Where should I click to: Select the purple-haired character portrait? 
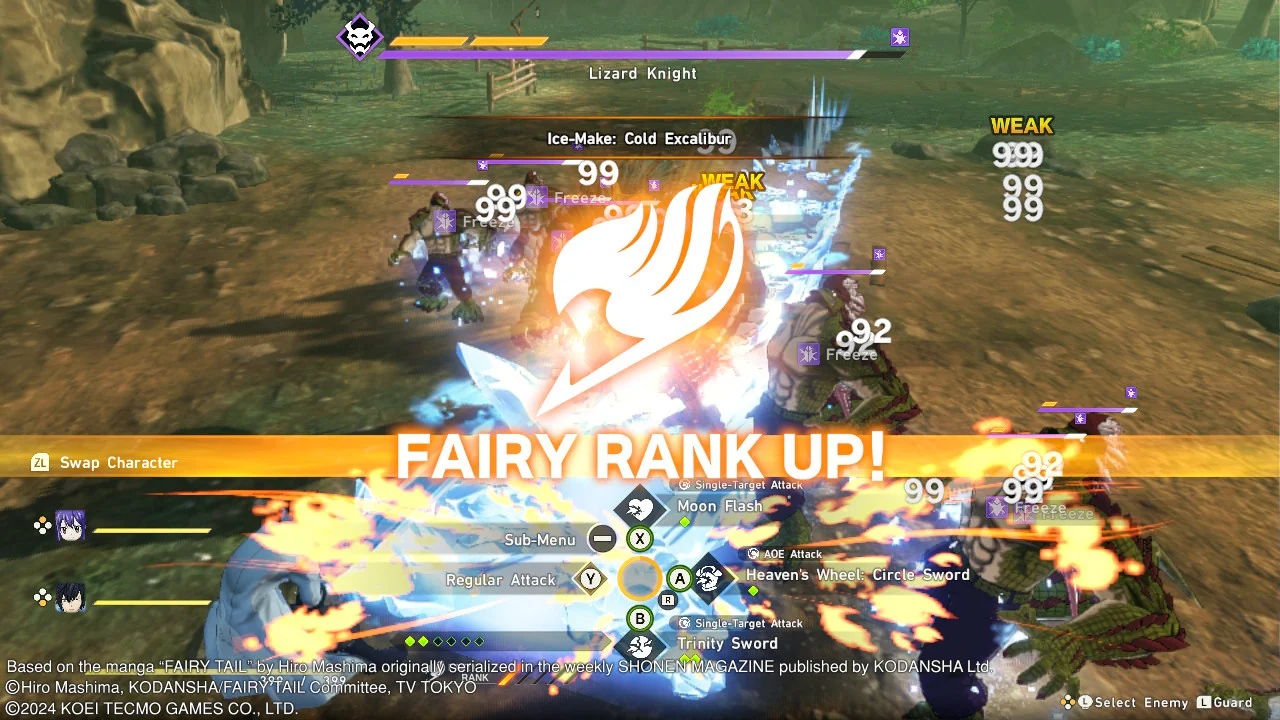pyautogui.click(x=70, y=527)
